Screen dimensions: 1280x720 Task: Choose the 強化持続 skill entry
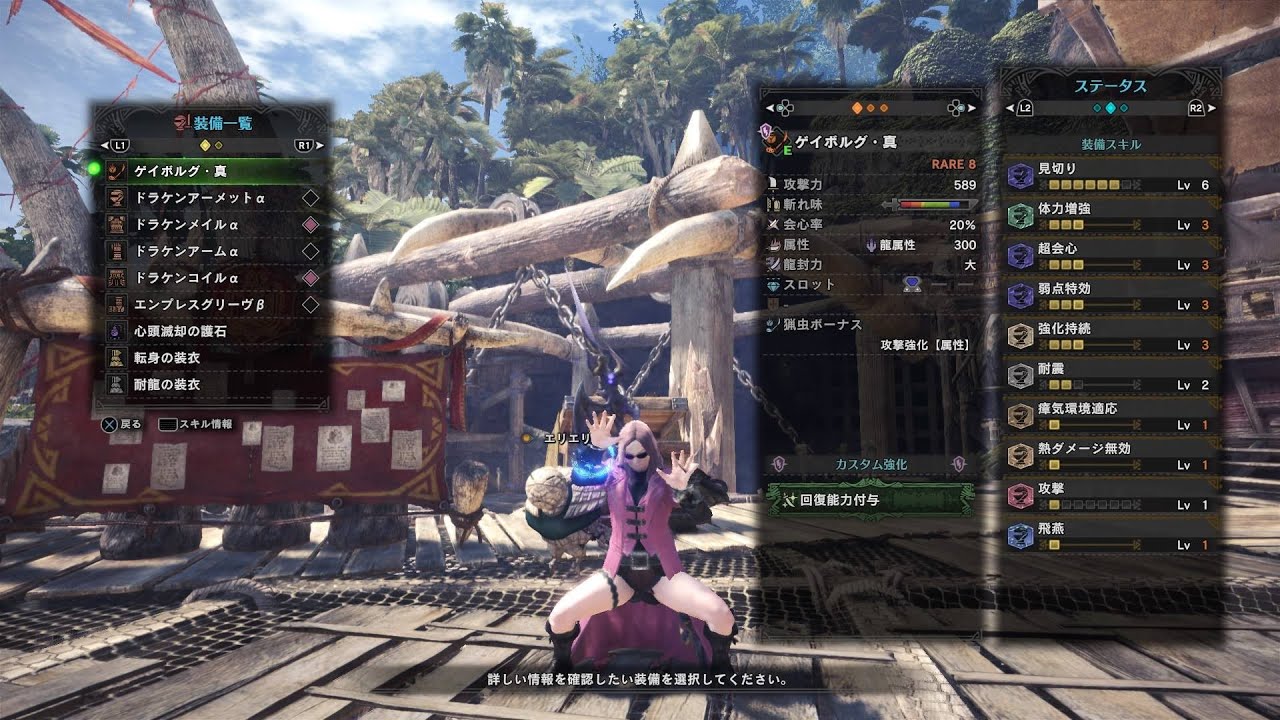point(1112,337)
